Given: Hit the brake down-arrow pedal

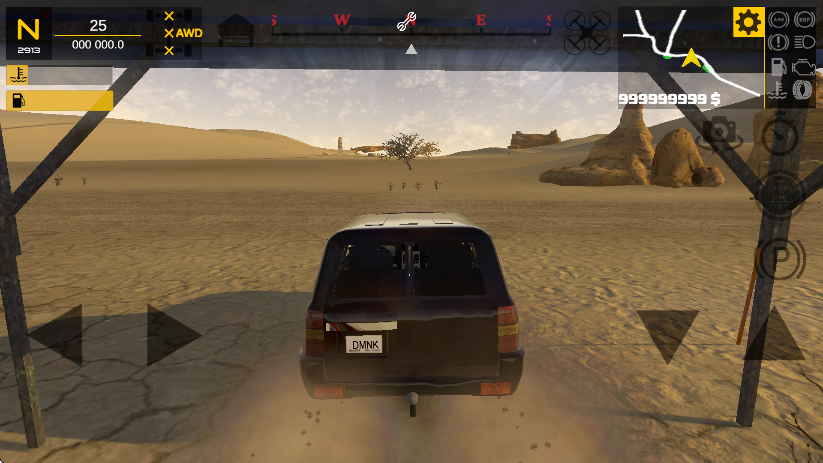Looking at the screenshot, I should click(x=667, y=334).
